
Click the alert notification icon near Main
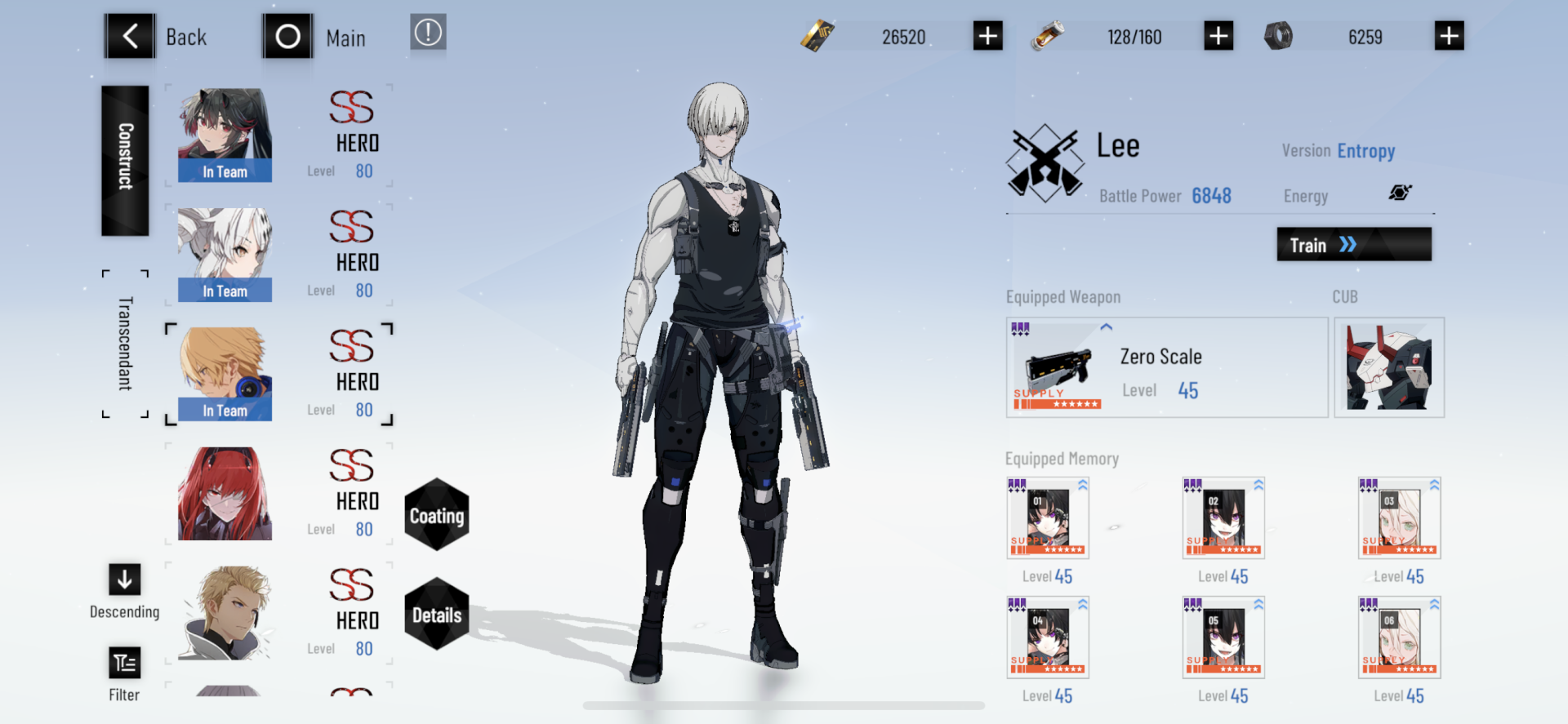(428, 34)
